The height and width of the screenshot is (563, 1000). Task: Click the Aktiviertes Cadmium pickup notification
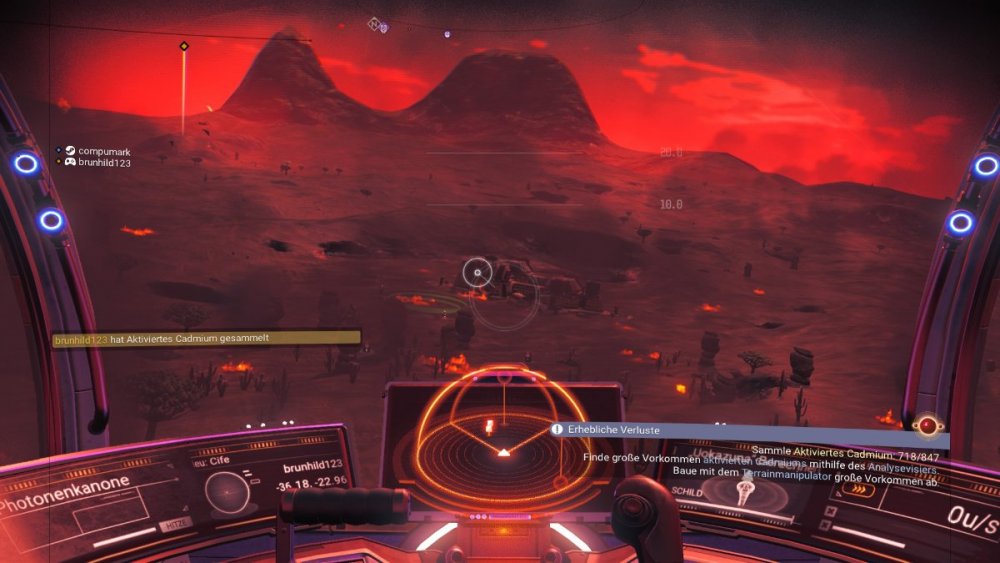pyautogui.click(x=206, y=339)
